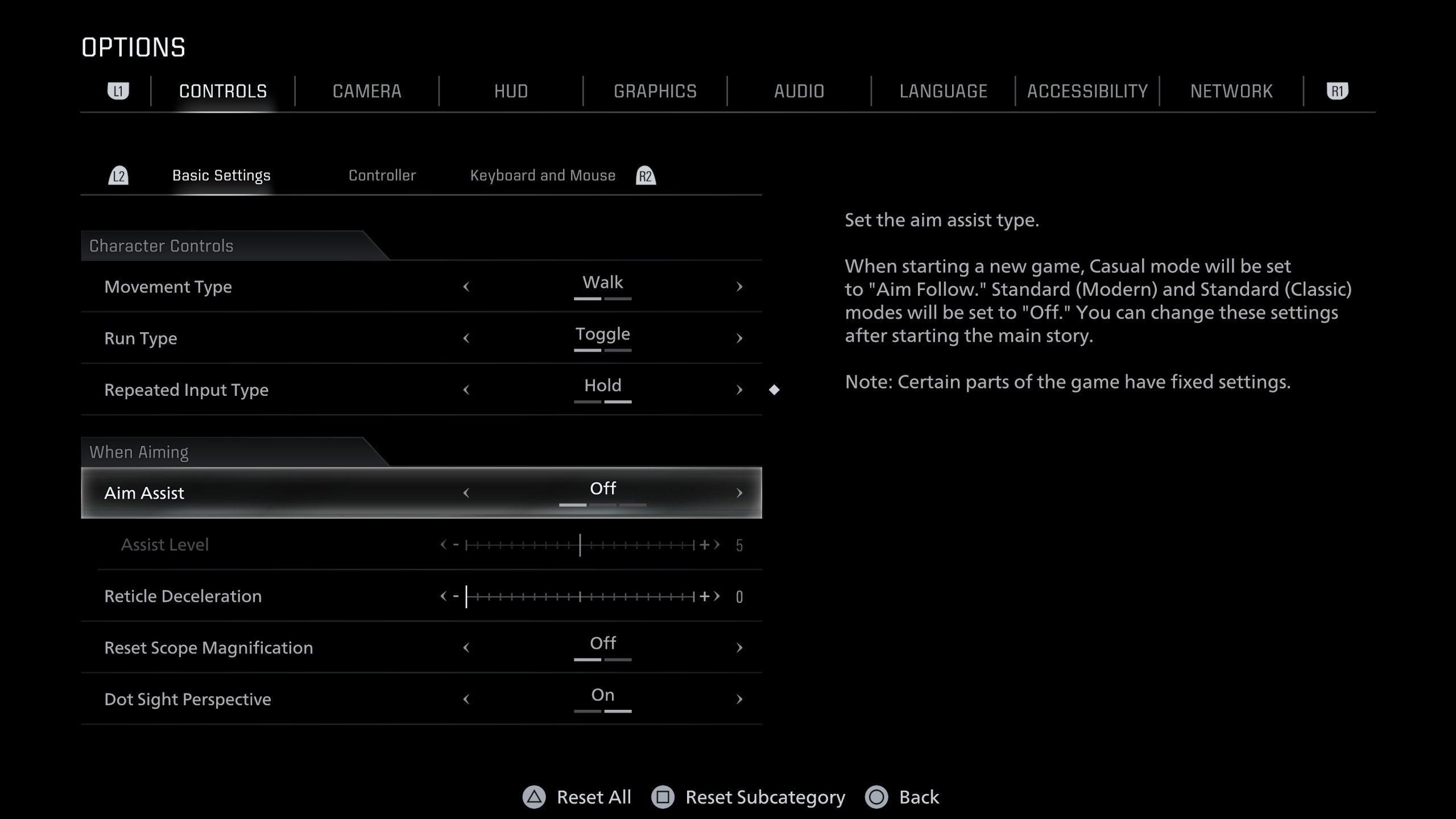Switch Reset Scope Magnification to On
The image size is (1456, 819).
tap(739, 647)
